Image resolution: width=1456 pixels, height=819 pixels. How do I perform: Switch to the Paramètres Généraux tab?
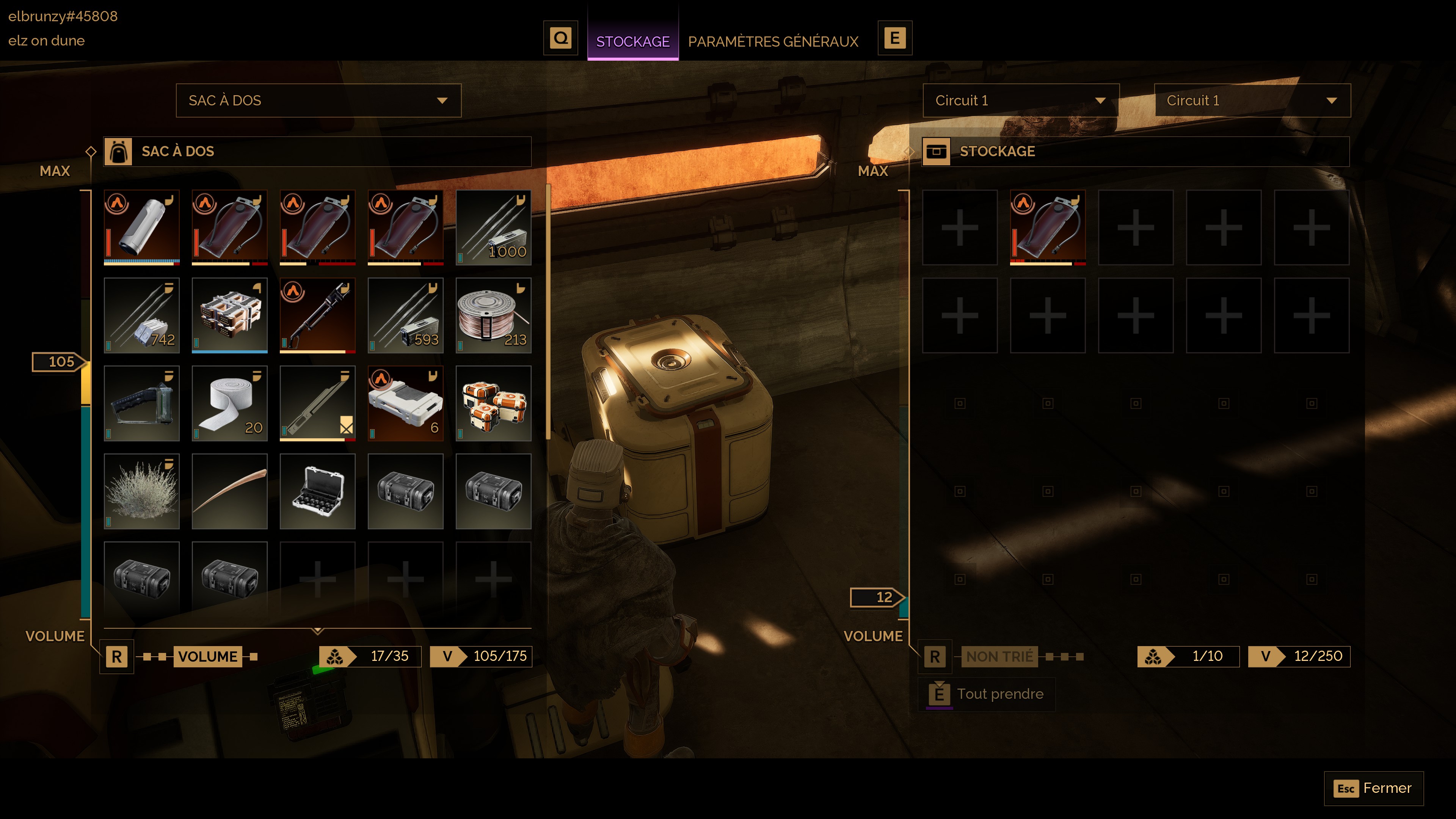[x=773, y=41]
